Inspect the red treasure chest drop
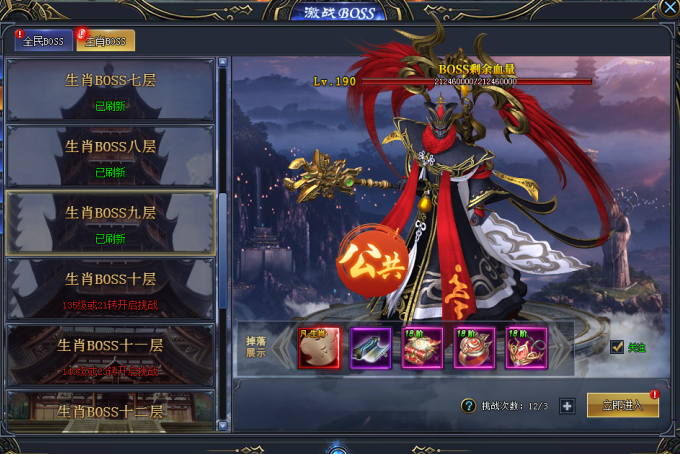The height and width of the screenshot is (454, 680). pos(422,348)
